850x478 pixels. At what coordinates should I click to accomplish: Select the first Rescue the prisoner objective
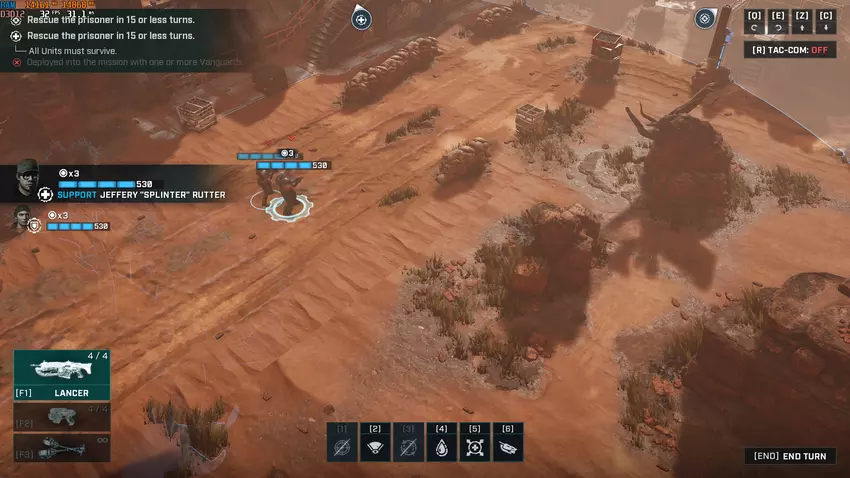point(110,20)
